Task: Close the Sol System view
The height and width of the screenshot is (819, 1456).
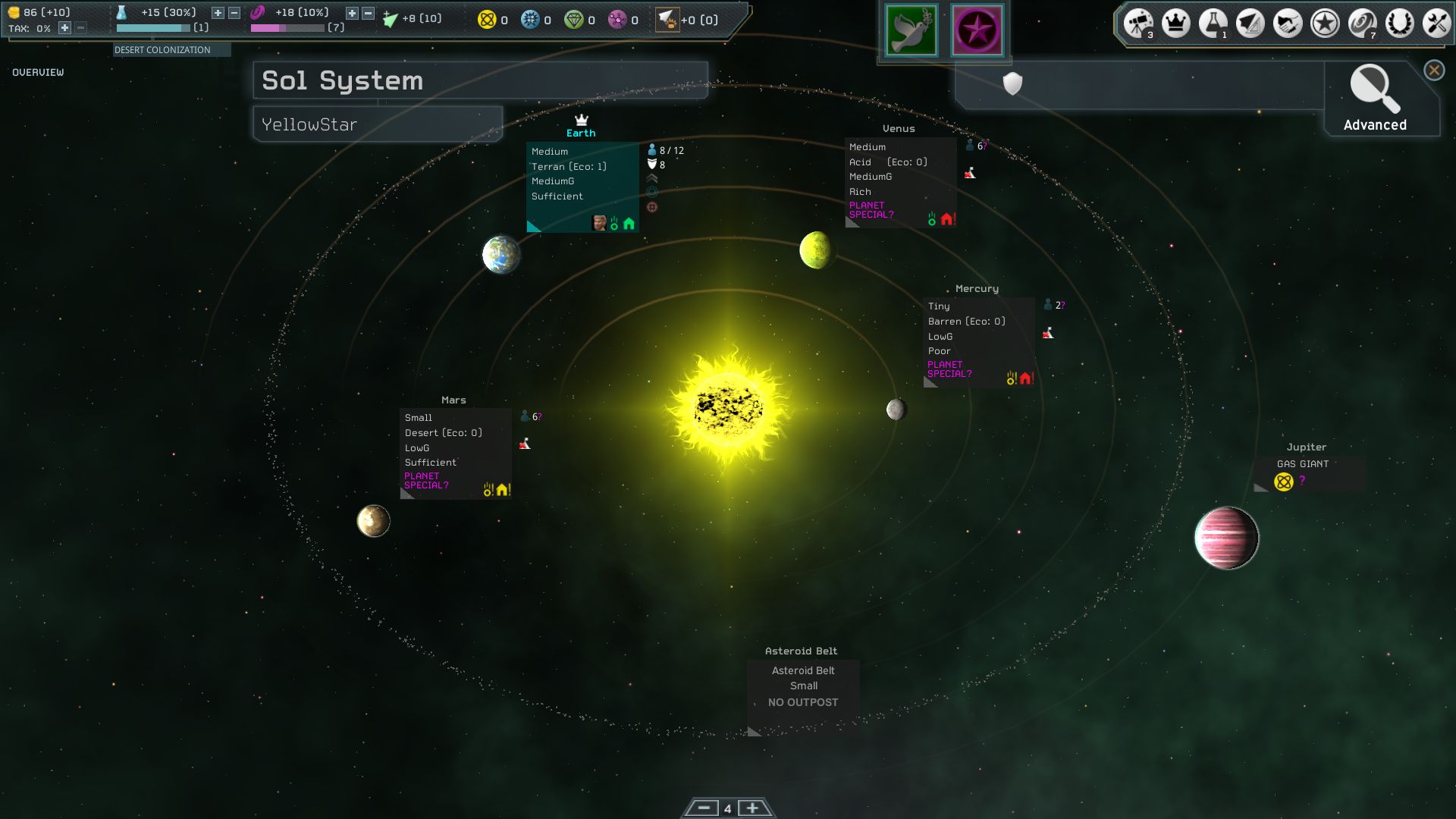Action: [1434, 71]
